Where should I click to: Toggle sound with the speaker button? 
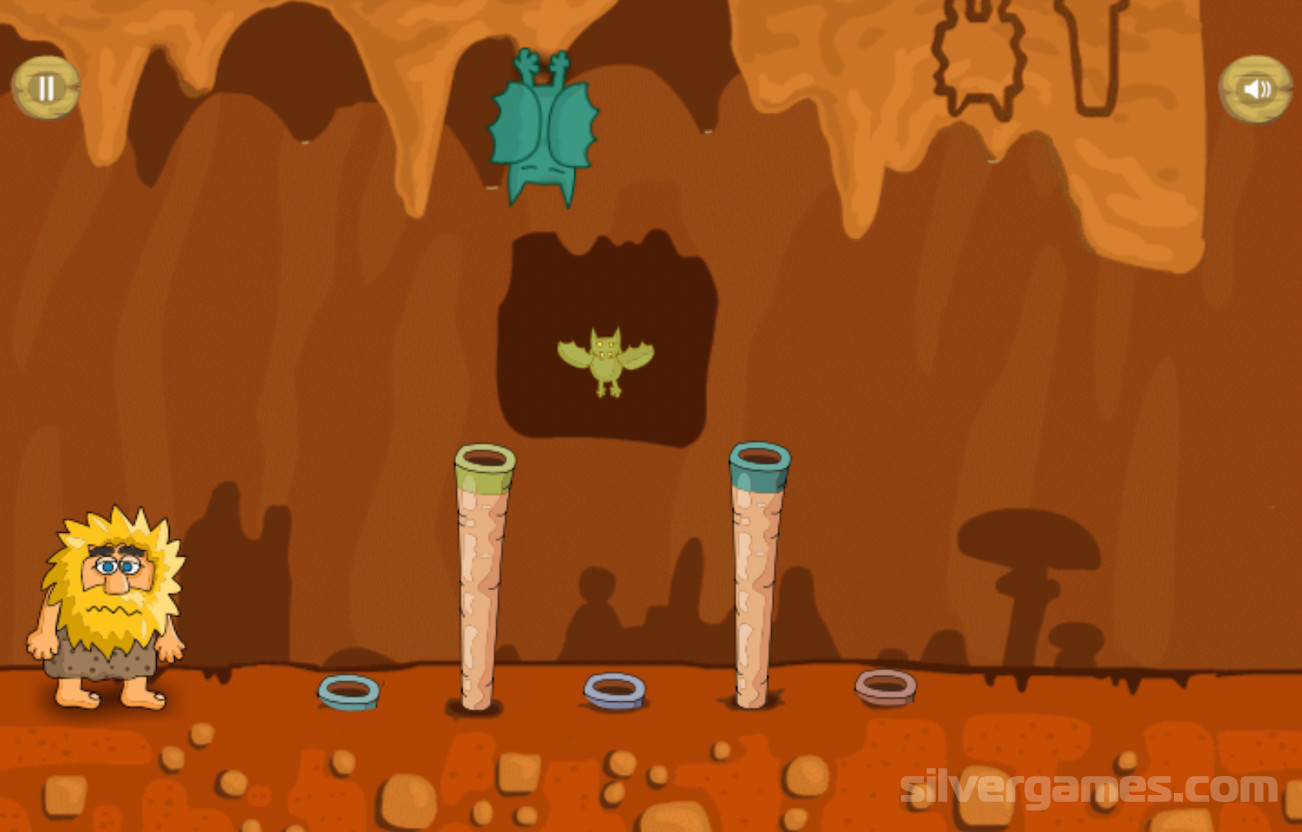pos(1255,89)
